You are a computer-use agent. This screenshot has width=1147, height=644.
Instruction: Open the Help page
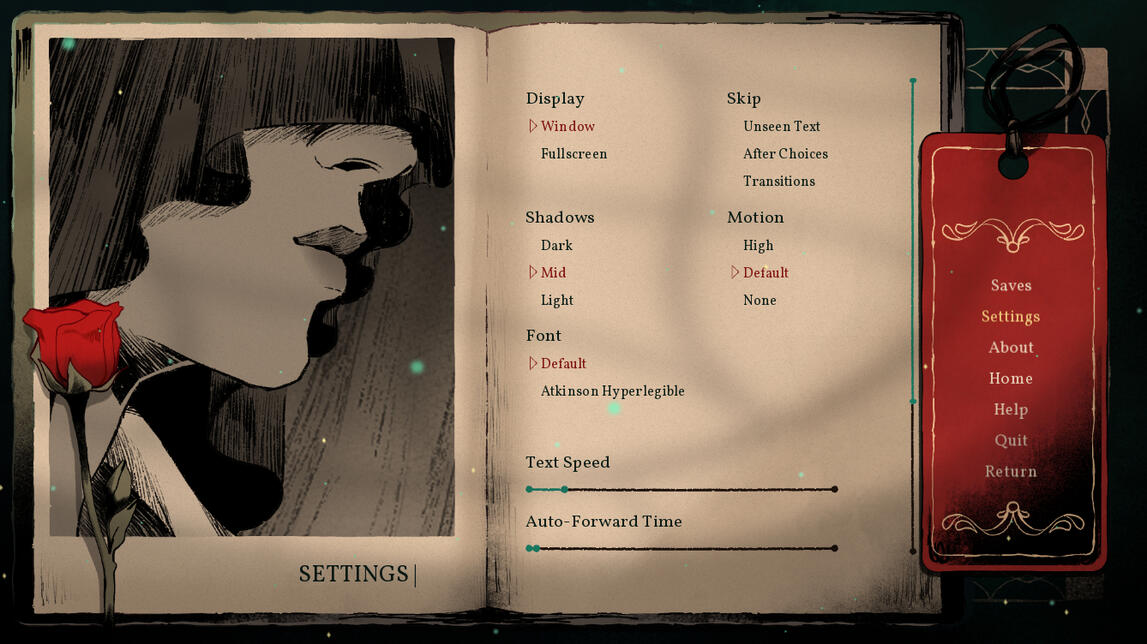[1010, 410]
